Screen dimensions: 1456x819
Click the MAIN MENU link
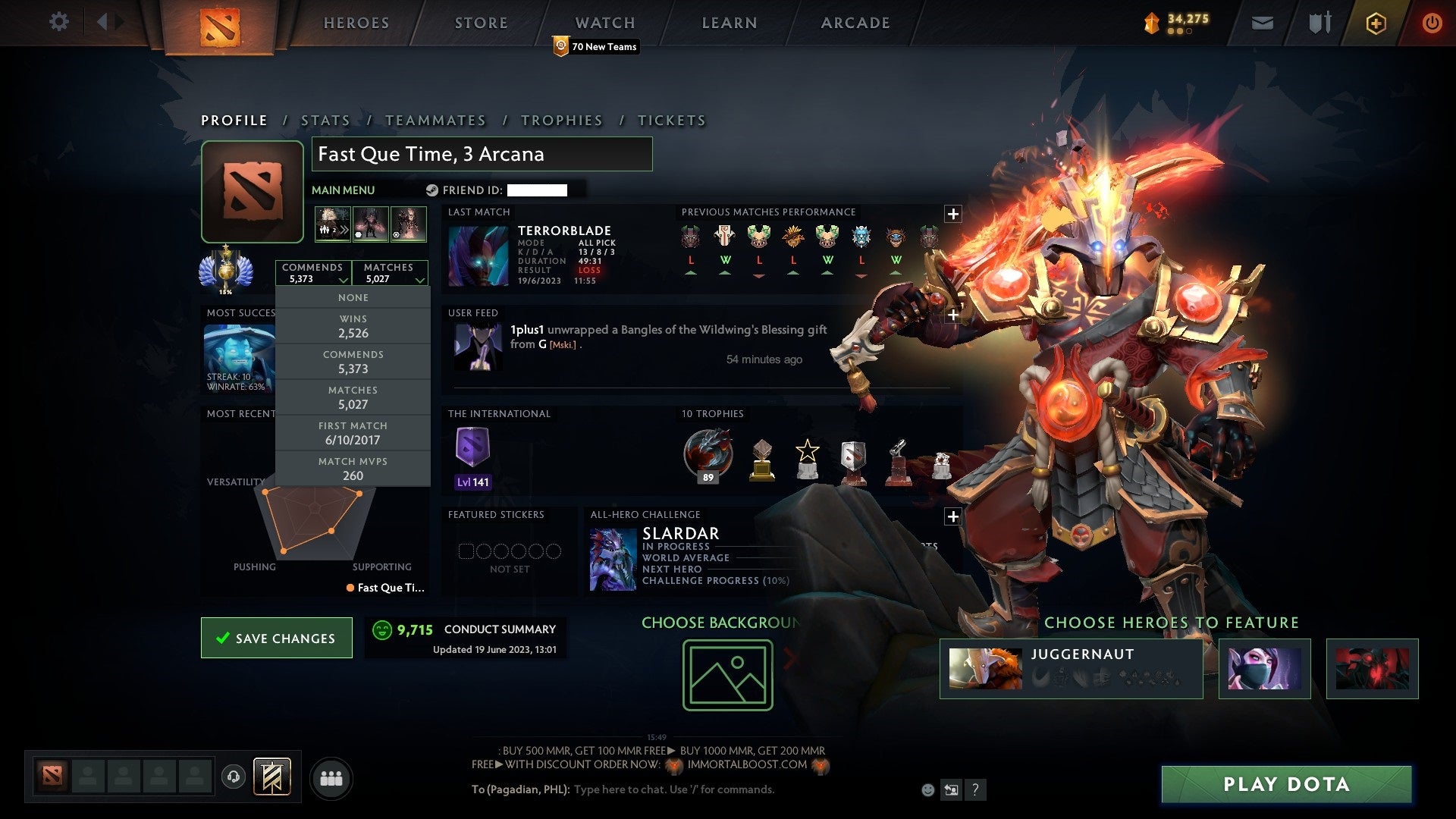[342, 190]
